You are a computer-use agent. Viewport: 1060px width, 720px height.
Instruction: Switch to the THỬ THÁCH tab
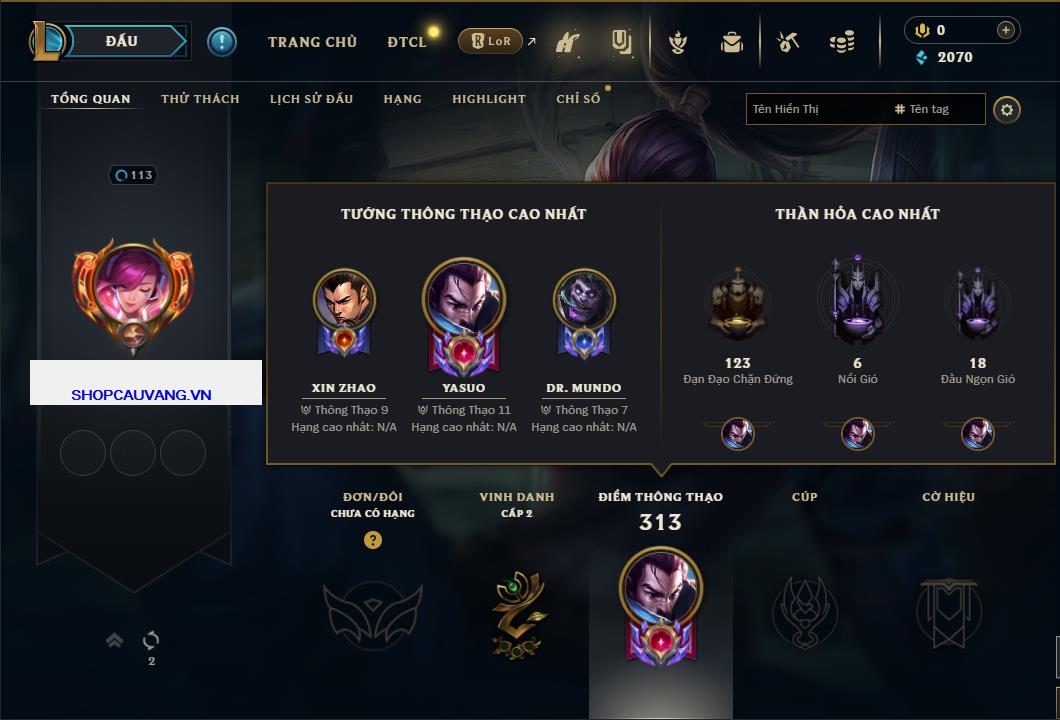(200, 99)
